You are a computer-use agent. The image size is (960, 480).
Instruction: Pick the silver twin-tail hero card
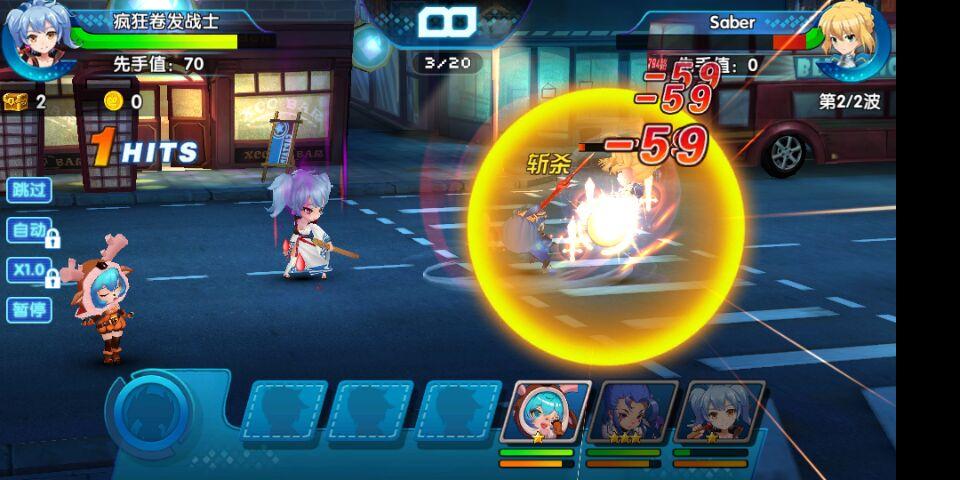719,412
